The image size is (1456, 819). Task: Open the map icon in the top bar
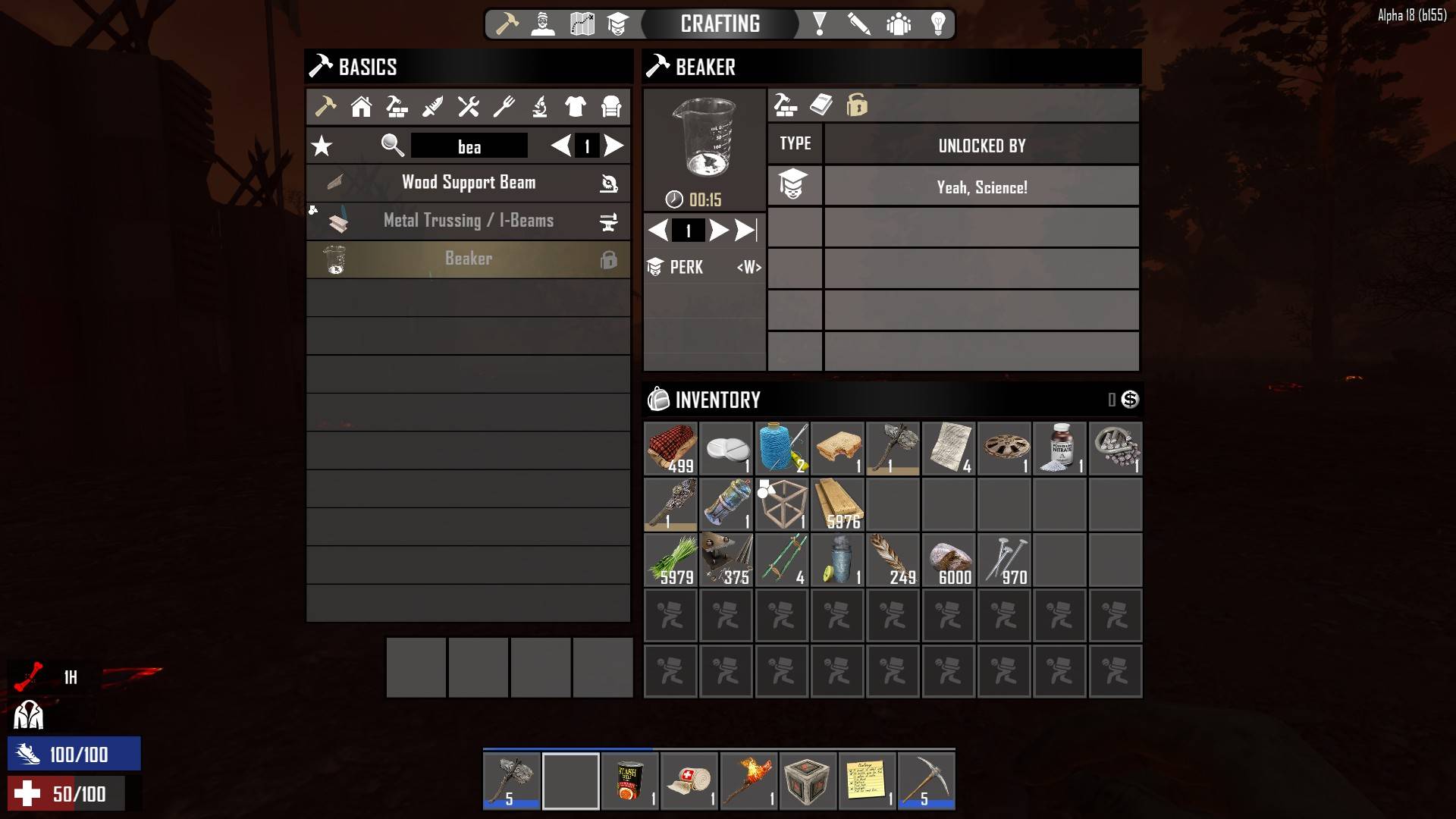[581, 24]
